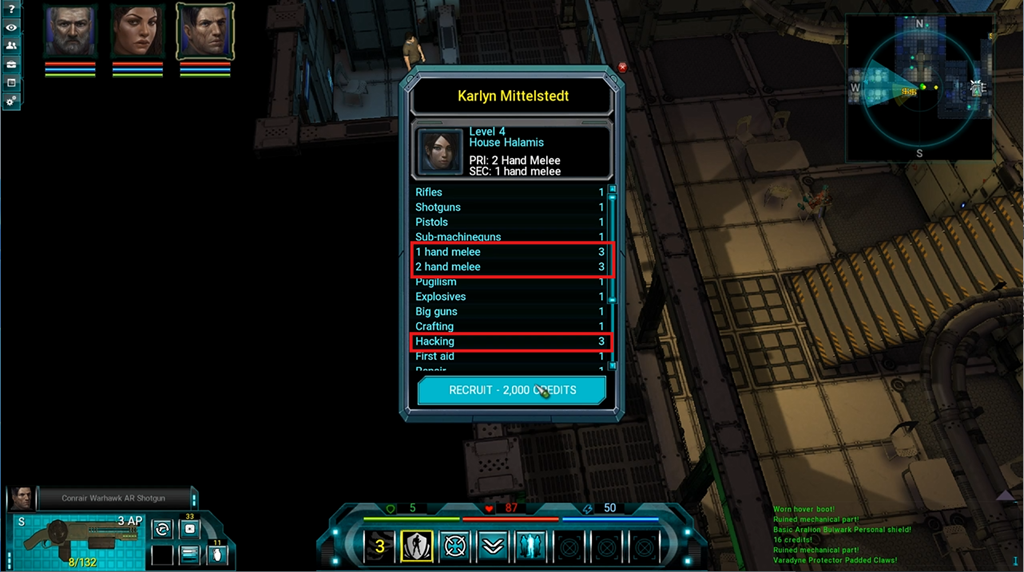Click the Explosives skill row
This screenshot has width=1024, height=572.
tap(510, 297)
